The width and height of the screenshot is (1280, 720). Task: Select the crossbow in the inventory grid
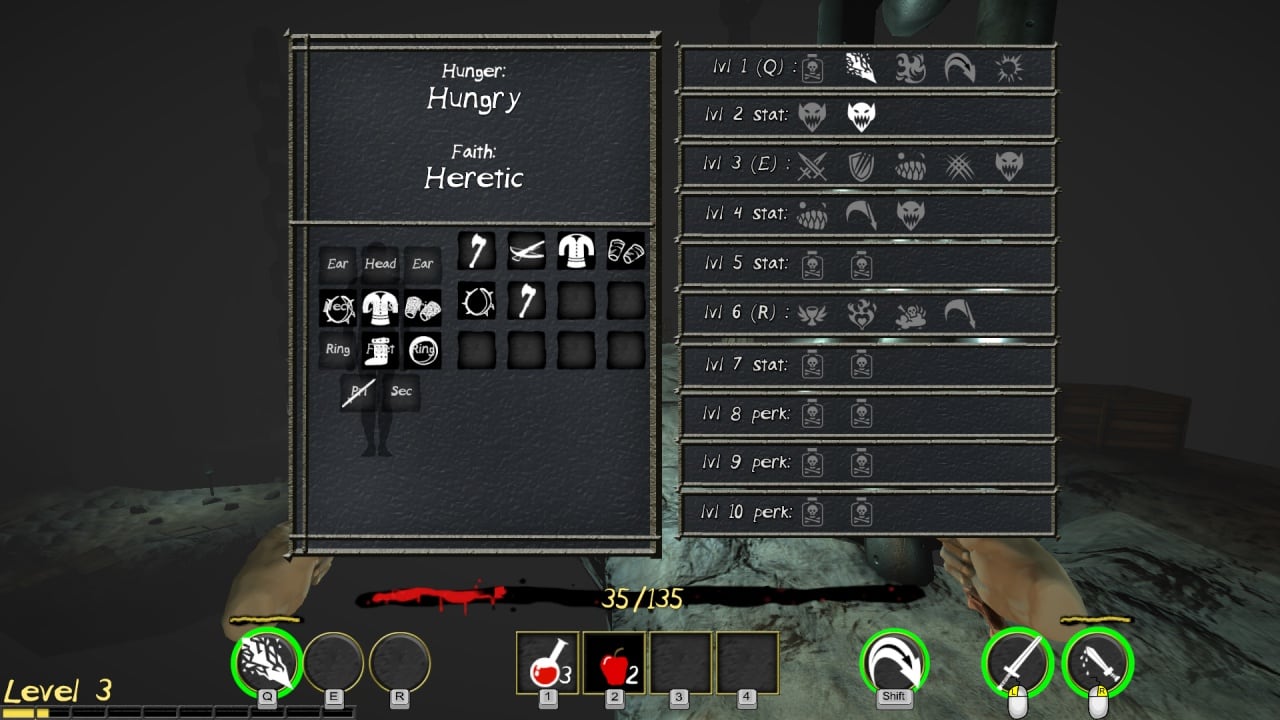pos(526,251)
